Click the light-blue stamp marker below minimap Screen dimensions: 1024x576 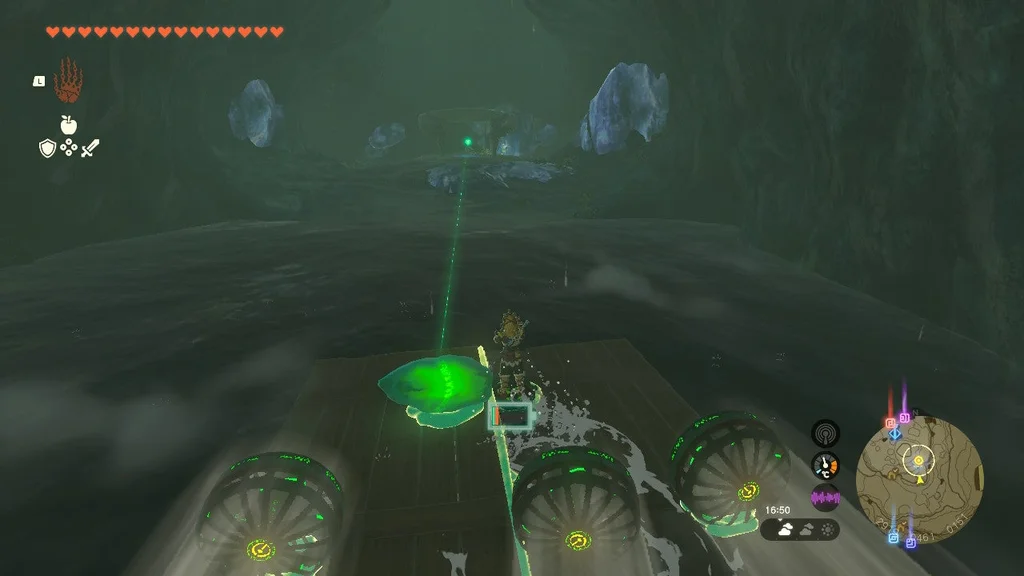[893, 537]
